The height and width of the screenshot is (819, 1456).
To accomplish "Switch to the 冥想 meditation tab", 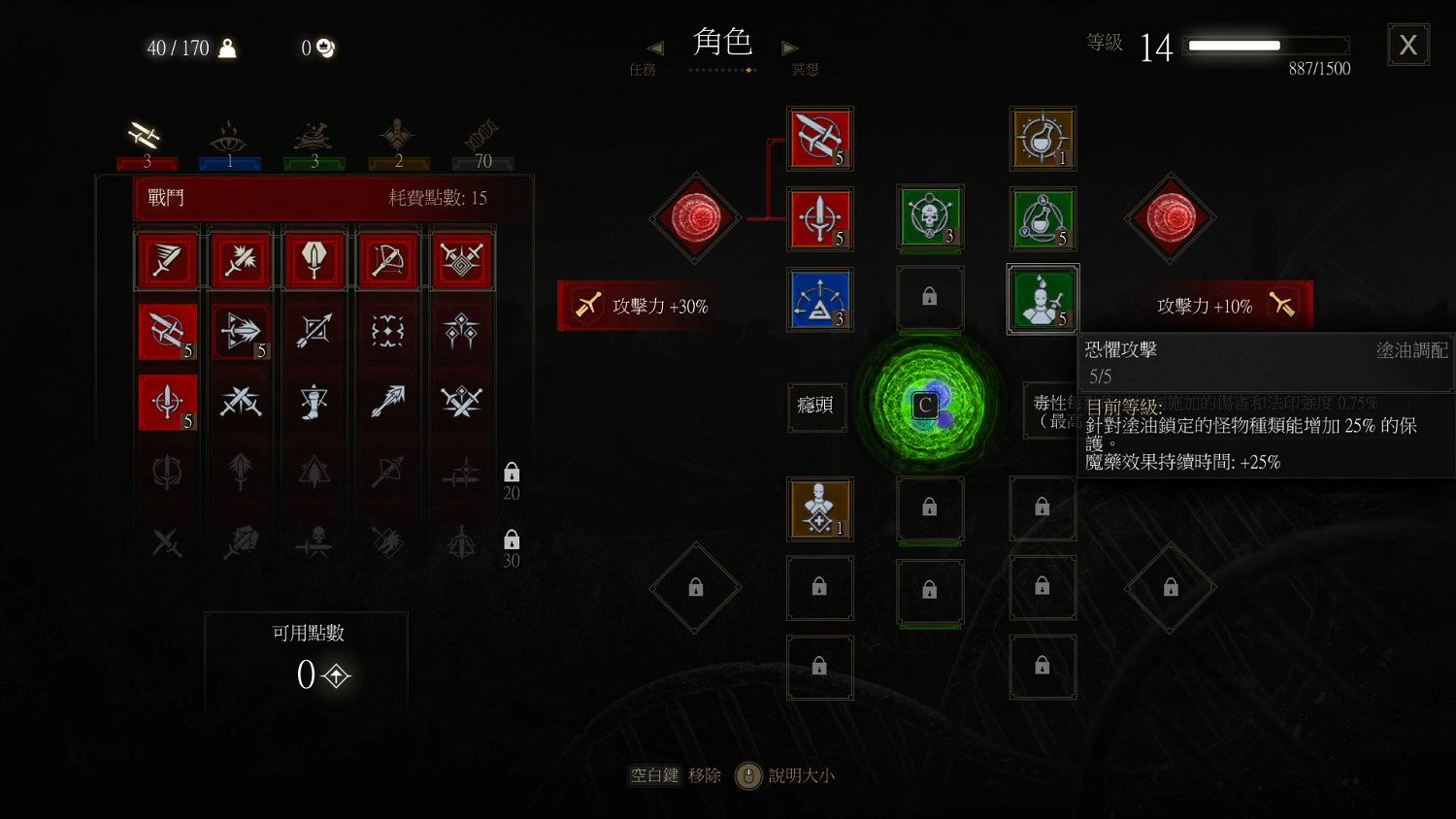I will pos(804,68).
